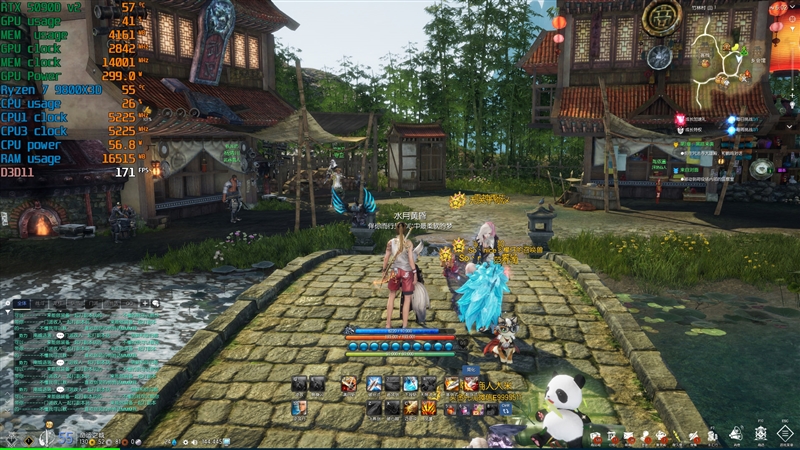Click the red glowing quest tracker entry

coord(680,119)
